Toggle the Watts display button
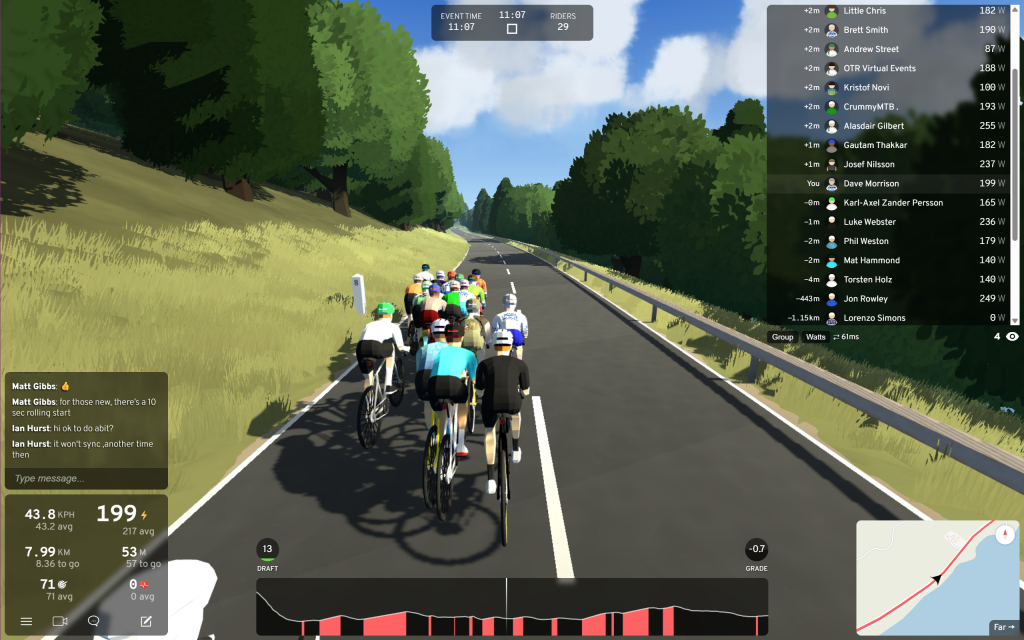The width and height of the screenshot is (1024, 640). tap(816, 337)
